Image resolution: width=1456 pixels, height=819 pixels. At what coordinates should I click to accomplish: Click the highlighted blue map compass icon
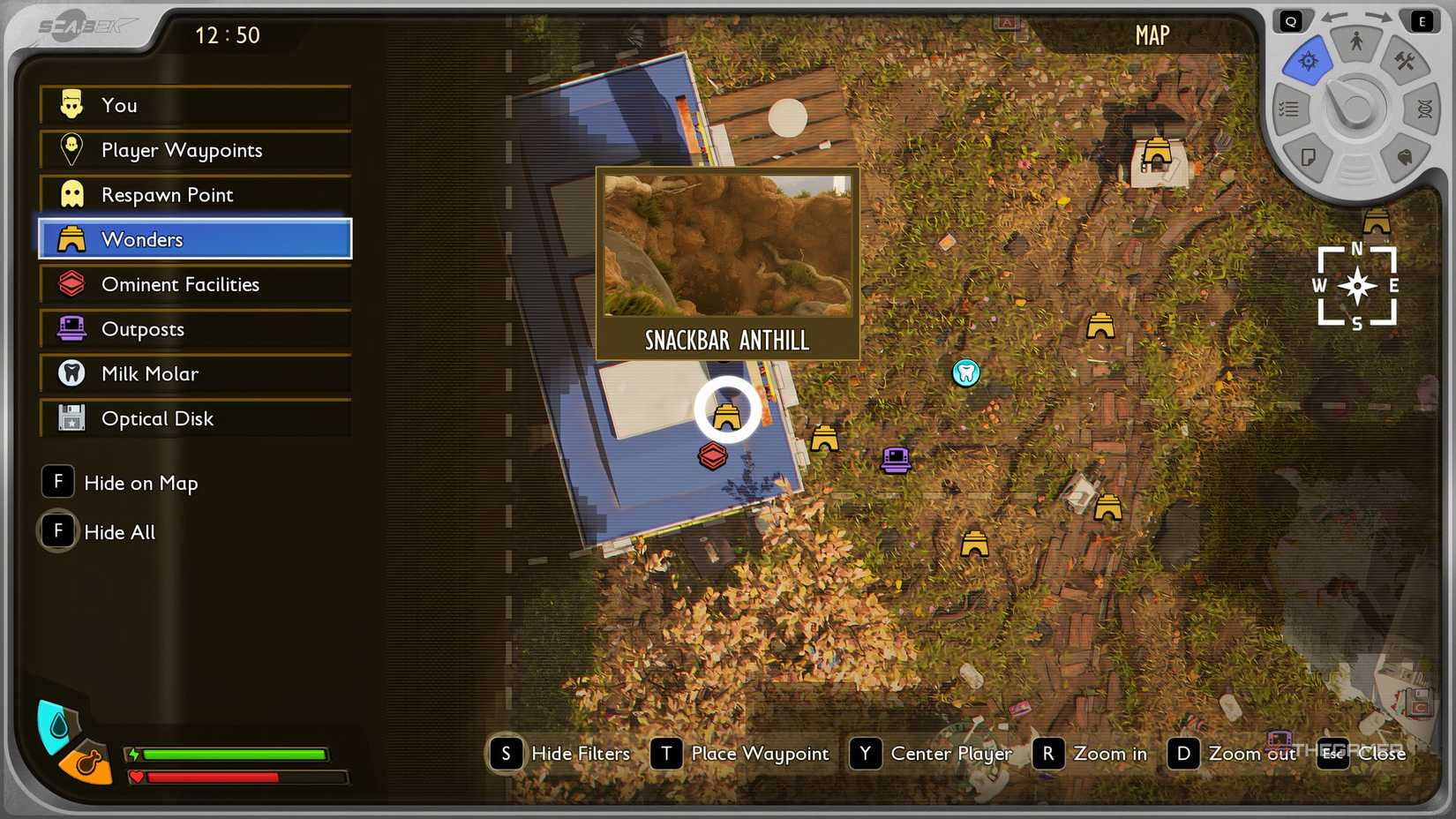[x=1308, y=60]
